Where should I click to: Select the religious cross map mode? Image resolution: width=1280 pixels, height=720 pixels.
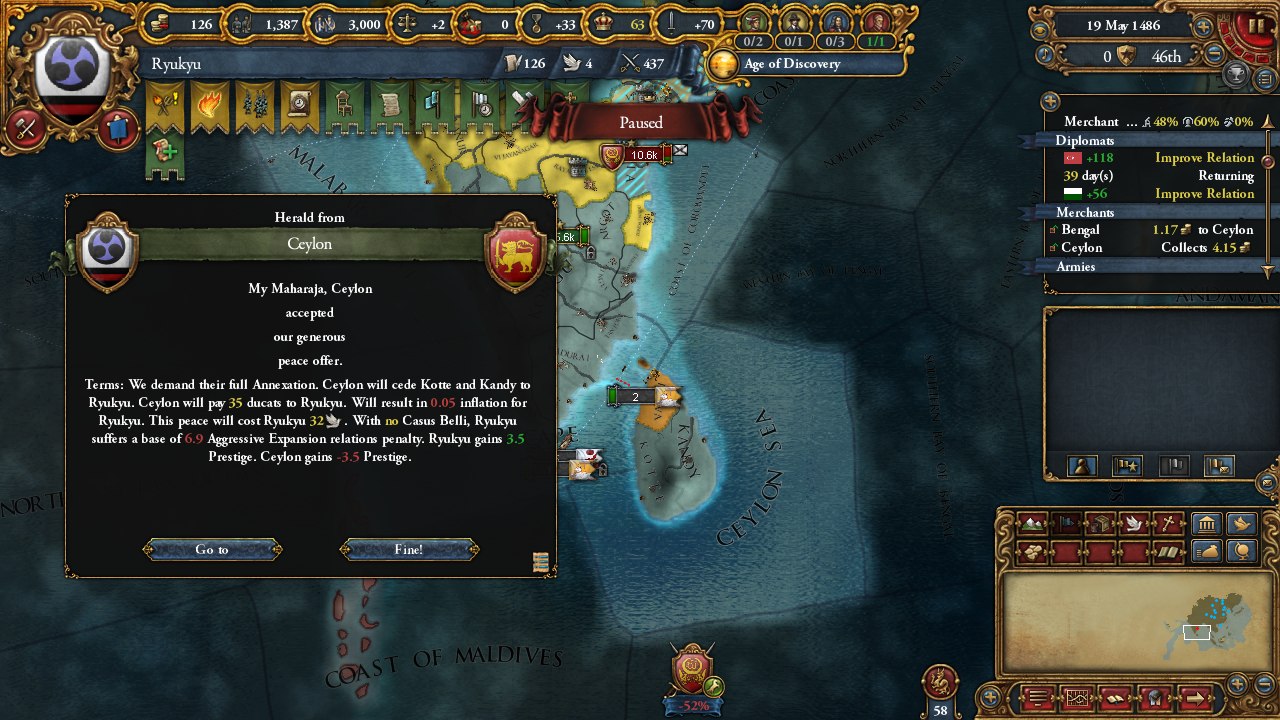pos(1167,524)
